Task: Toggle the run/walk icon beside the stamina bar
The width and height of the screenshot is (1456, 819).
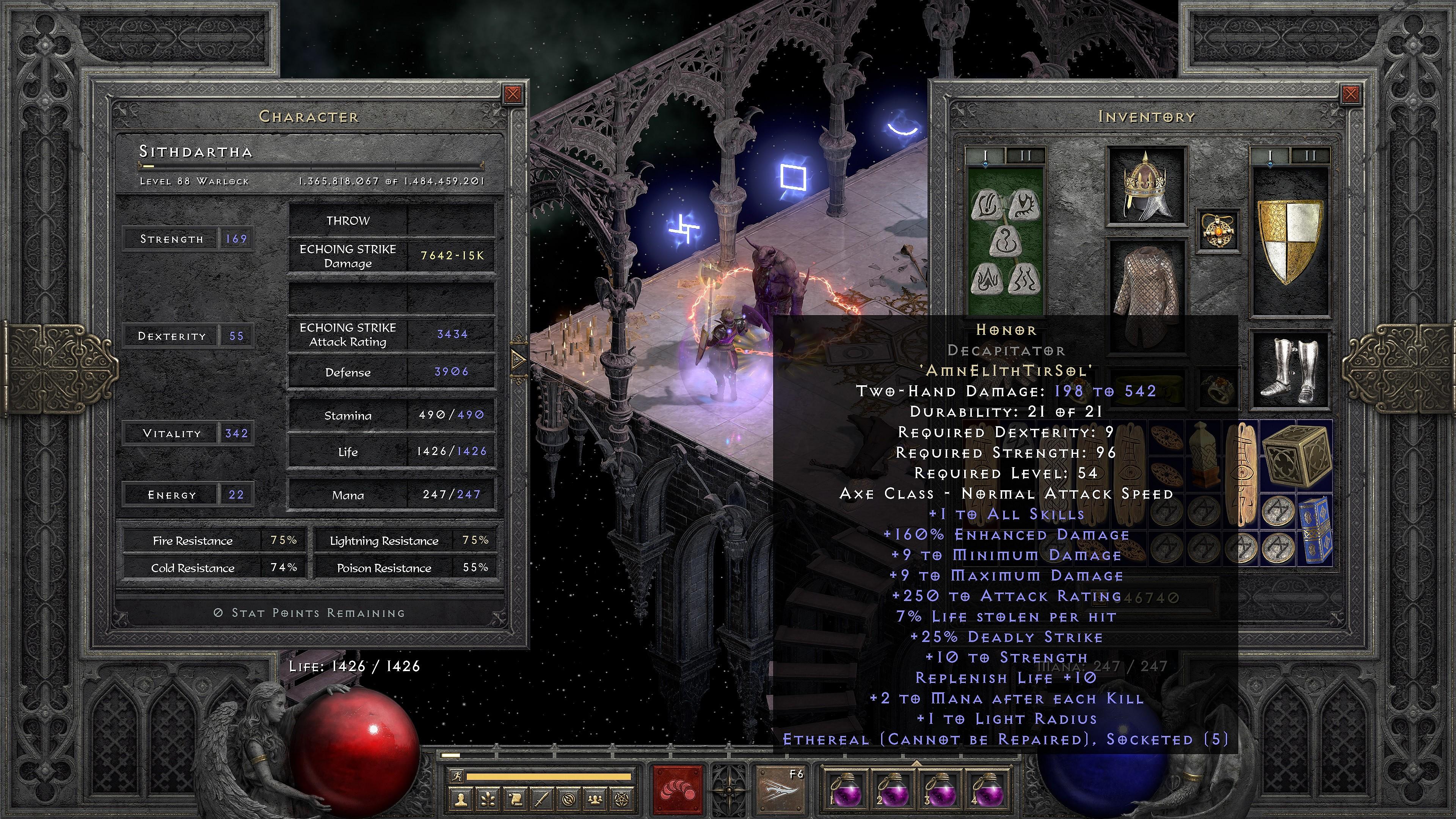Action: (x=456, y=777)
